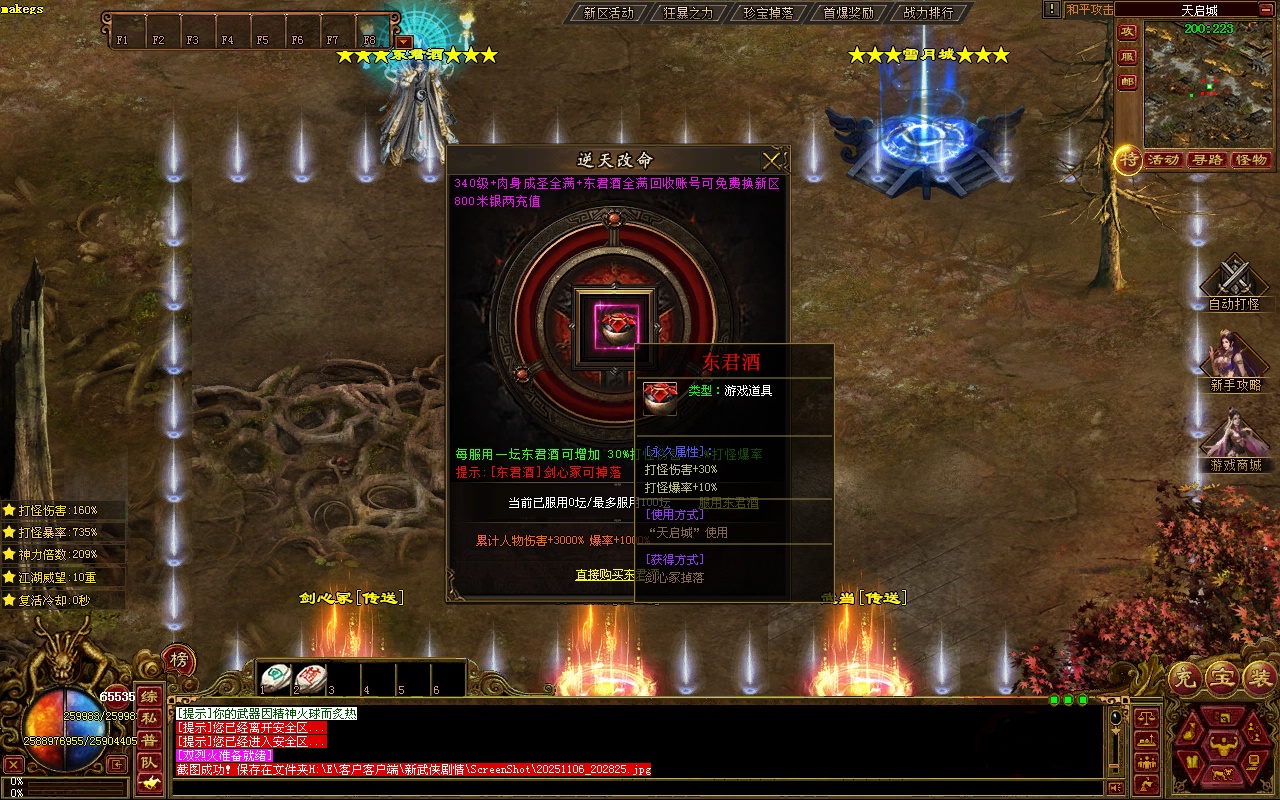This screenshot has height=800, width=1280.
Task: Close the 逆天改命 dialog window
Action: [x=771, y=160]
